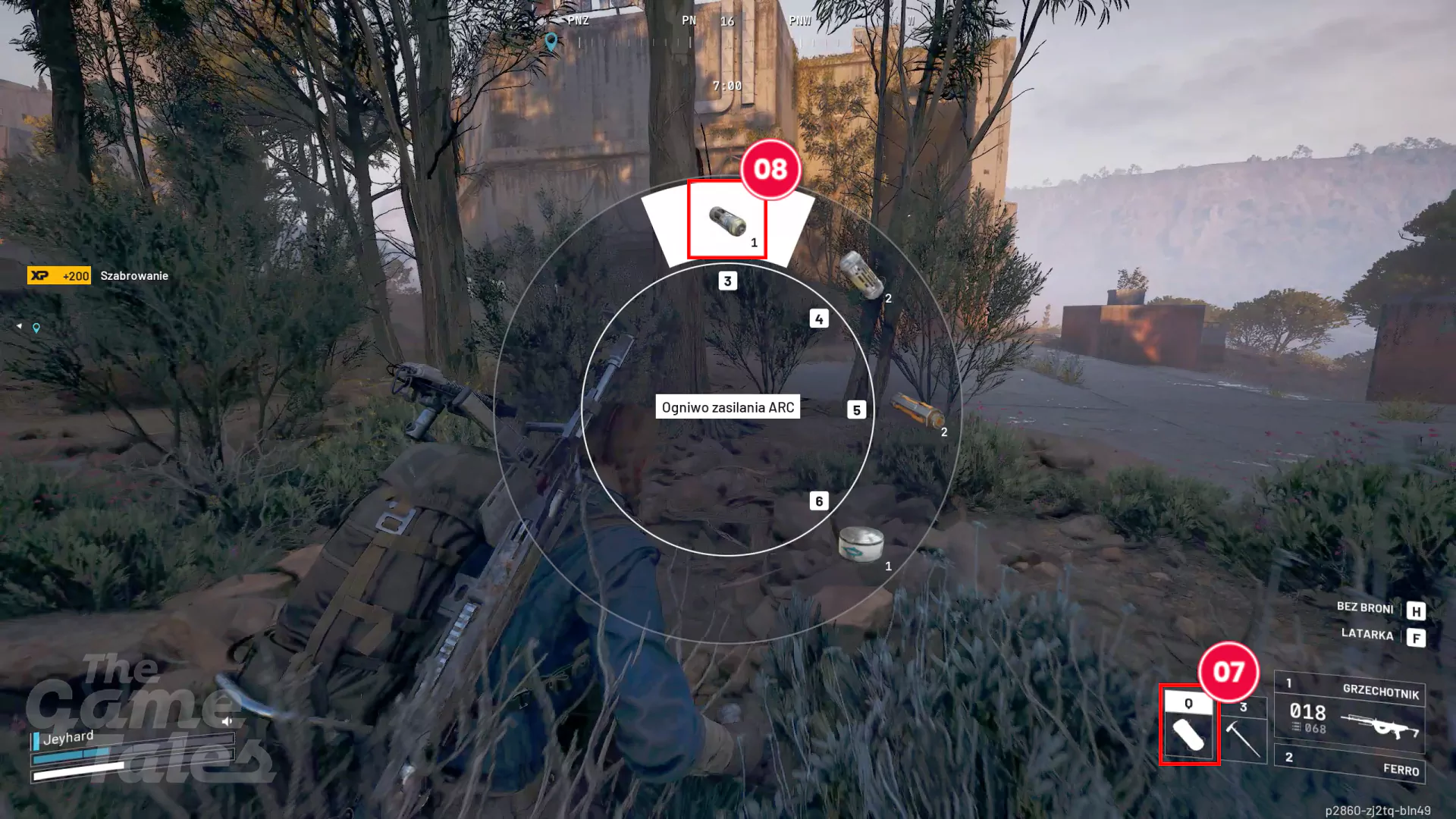Screen dimensions: 1456x819
Task: Select the ARC power cell wheel slot
Action: tap(727, 221)
